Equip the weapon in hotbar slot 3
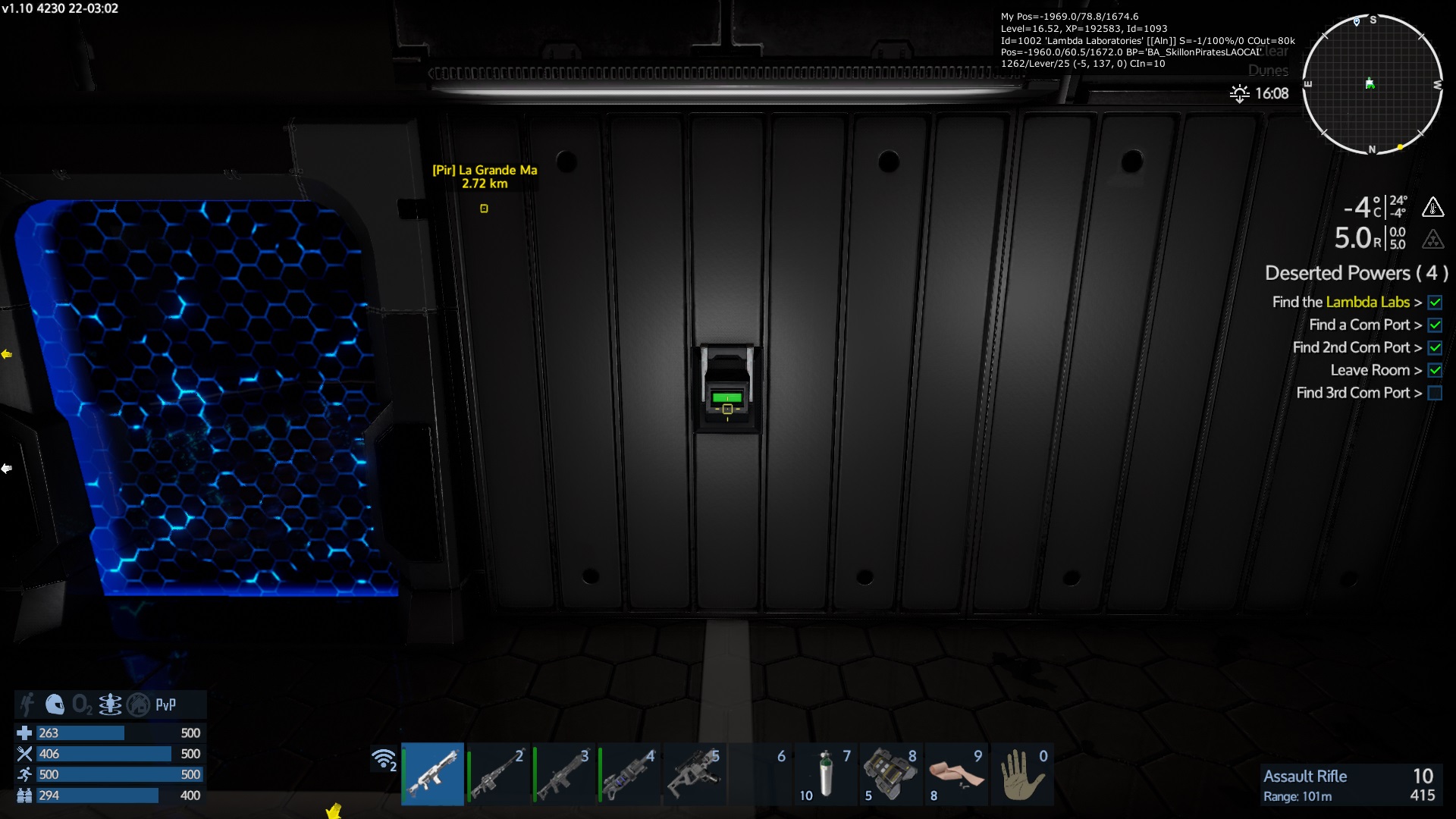 click(x=563, y=773)
